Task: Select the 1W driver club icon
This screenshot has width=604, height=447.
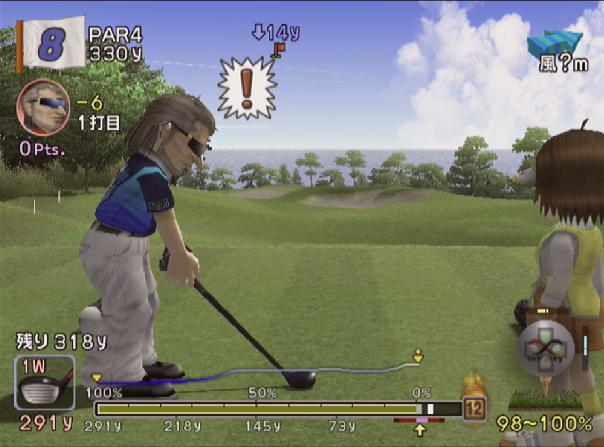Action: 44,383
